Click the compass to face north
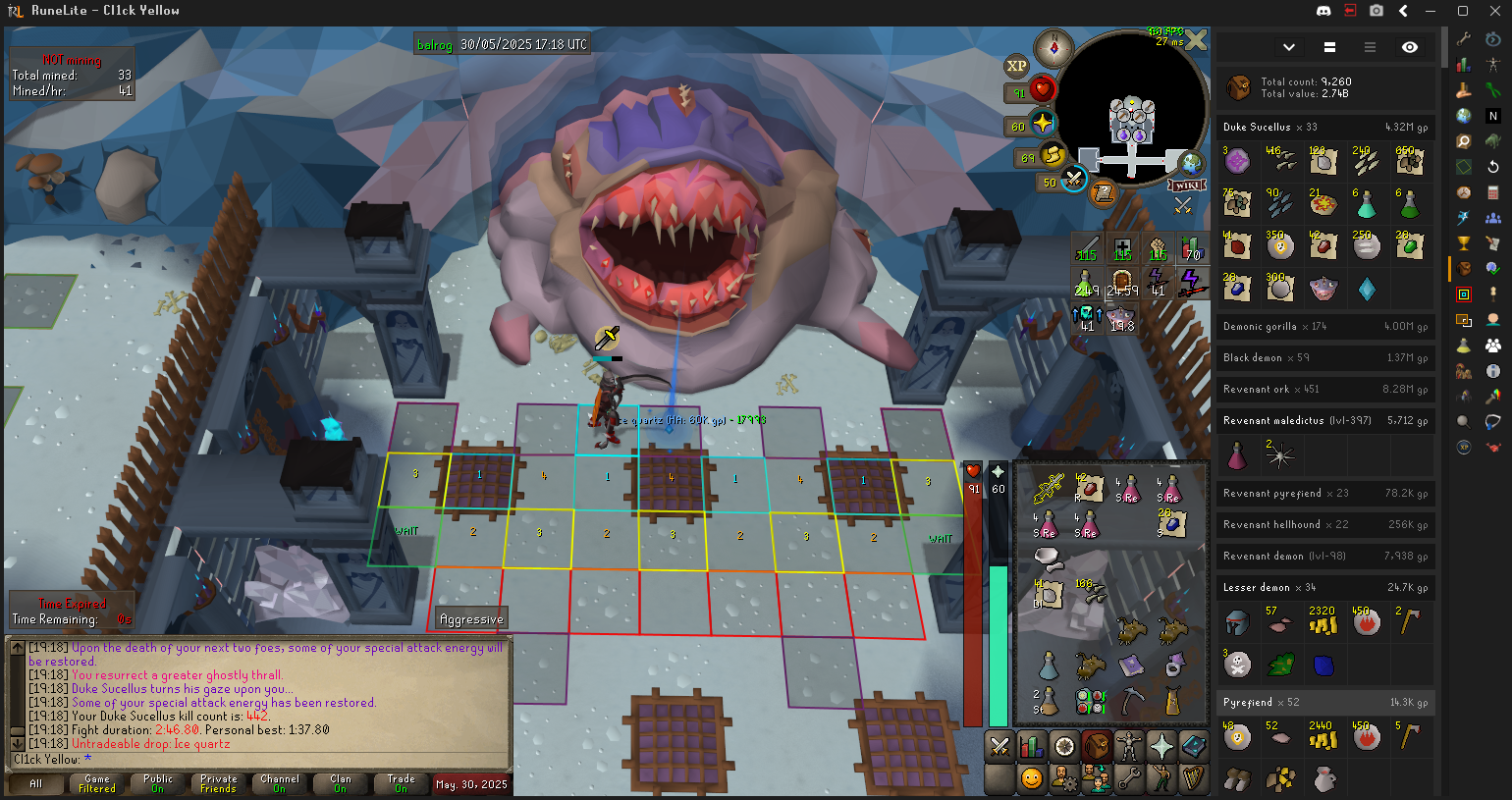1512x800 pixels. point(1054,47)
